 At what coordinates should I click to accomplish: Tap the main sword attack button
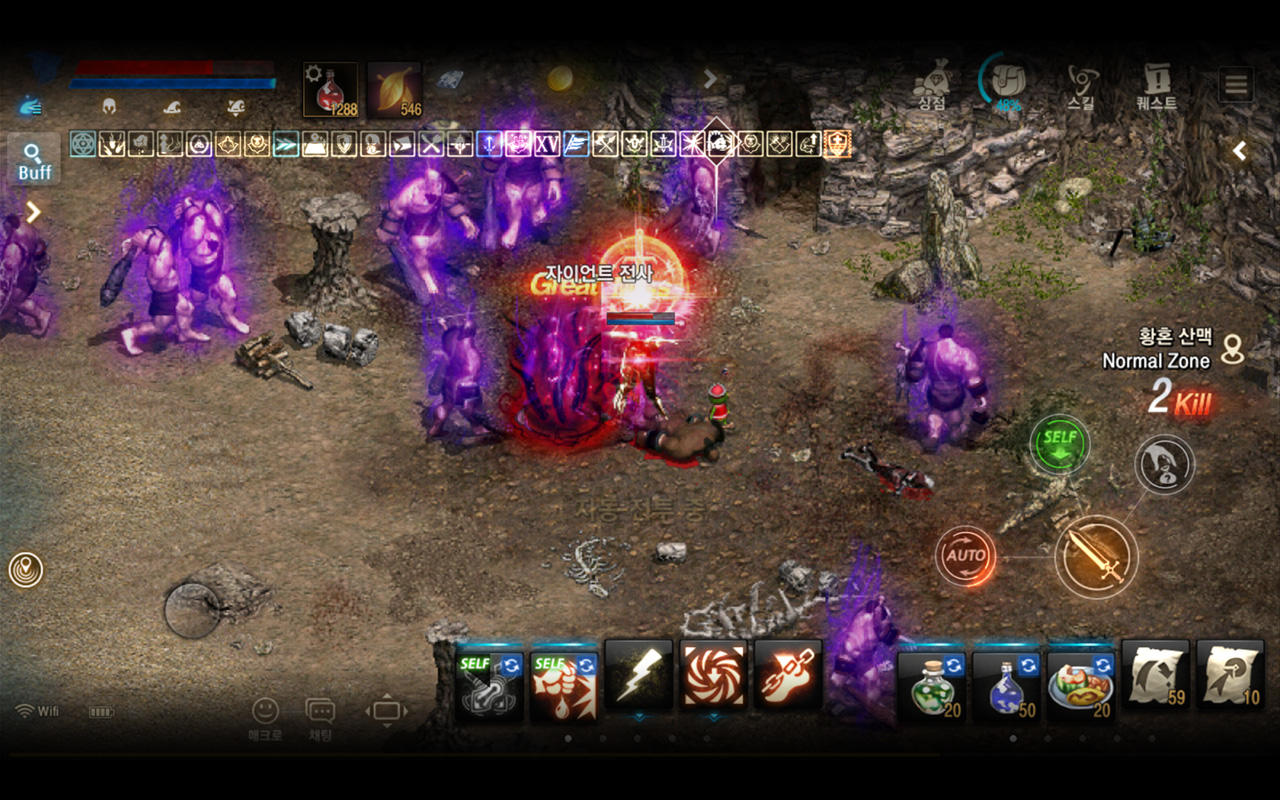(x=1096, y=557)
